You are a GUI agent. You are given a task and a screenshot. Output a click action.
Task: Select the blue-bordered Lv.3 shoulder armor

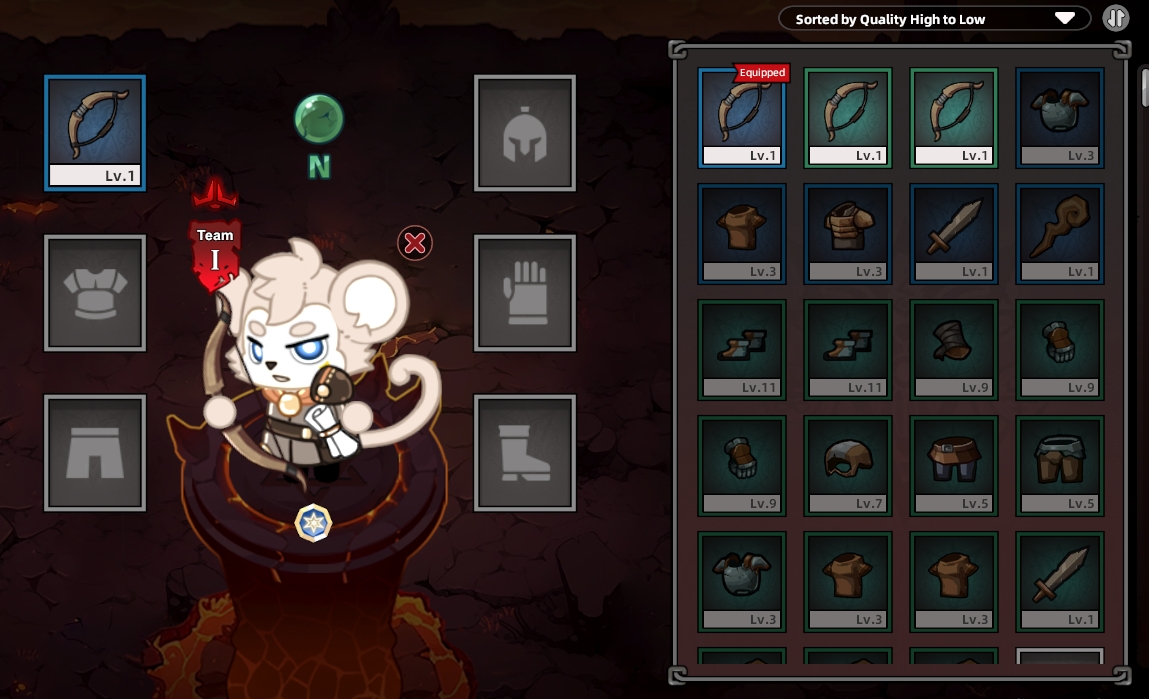click(x=1060, y=117)
